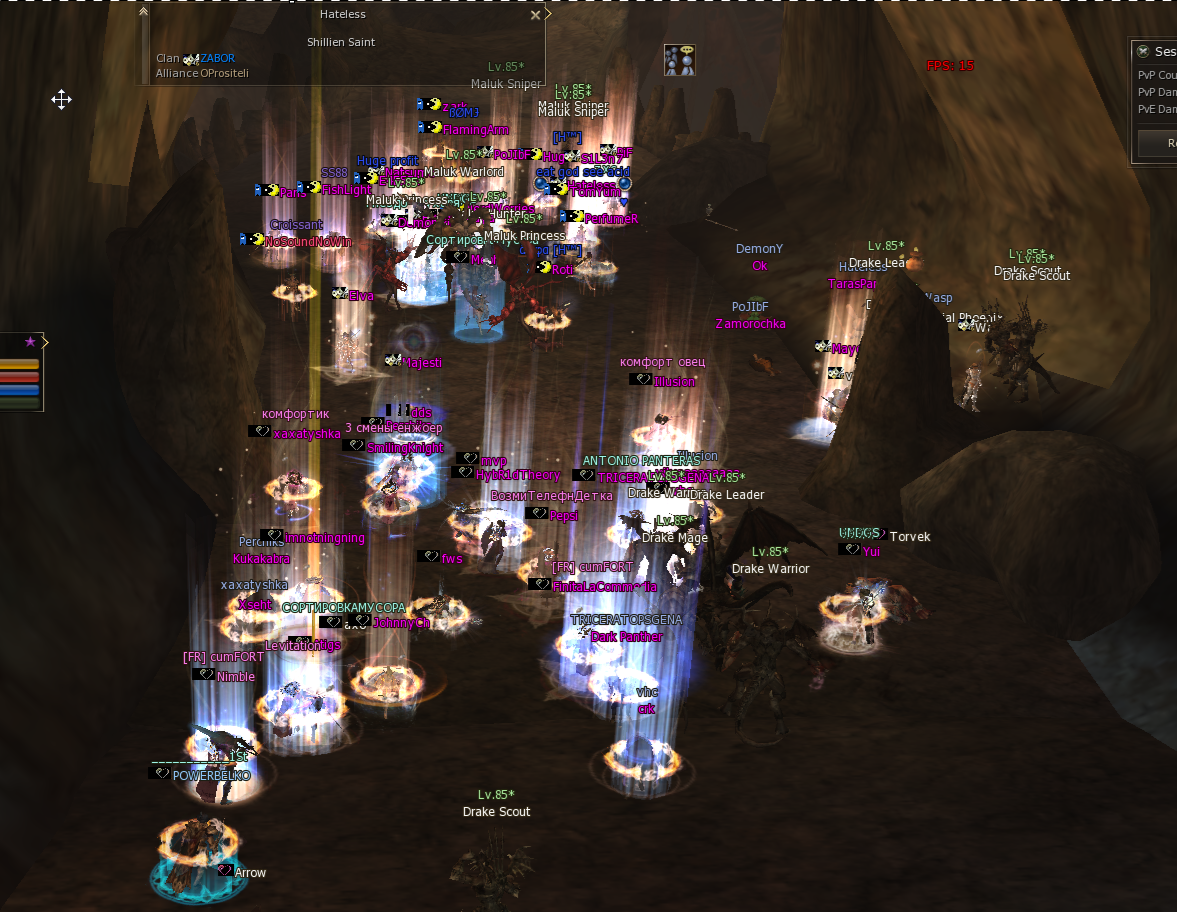Screen dimensions: 1177x912
Task: Click the button at the session panel bottom
Action: pos(1161,143)
